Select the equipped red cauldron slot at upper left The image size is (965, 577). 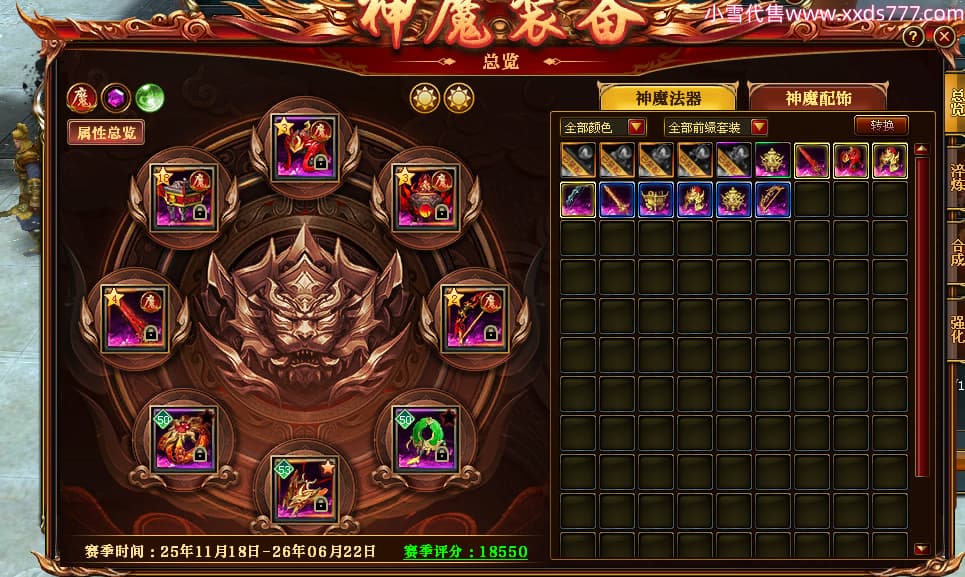pos(182,198)
